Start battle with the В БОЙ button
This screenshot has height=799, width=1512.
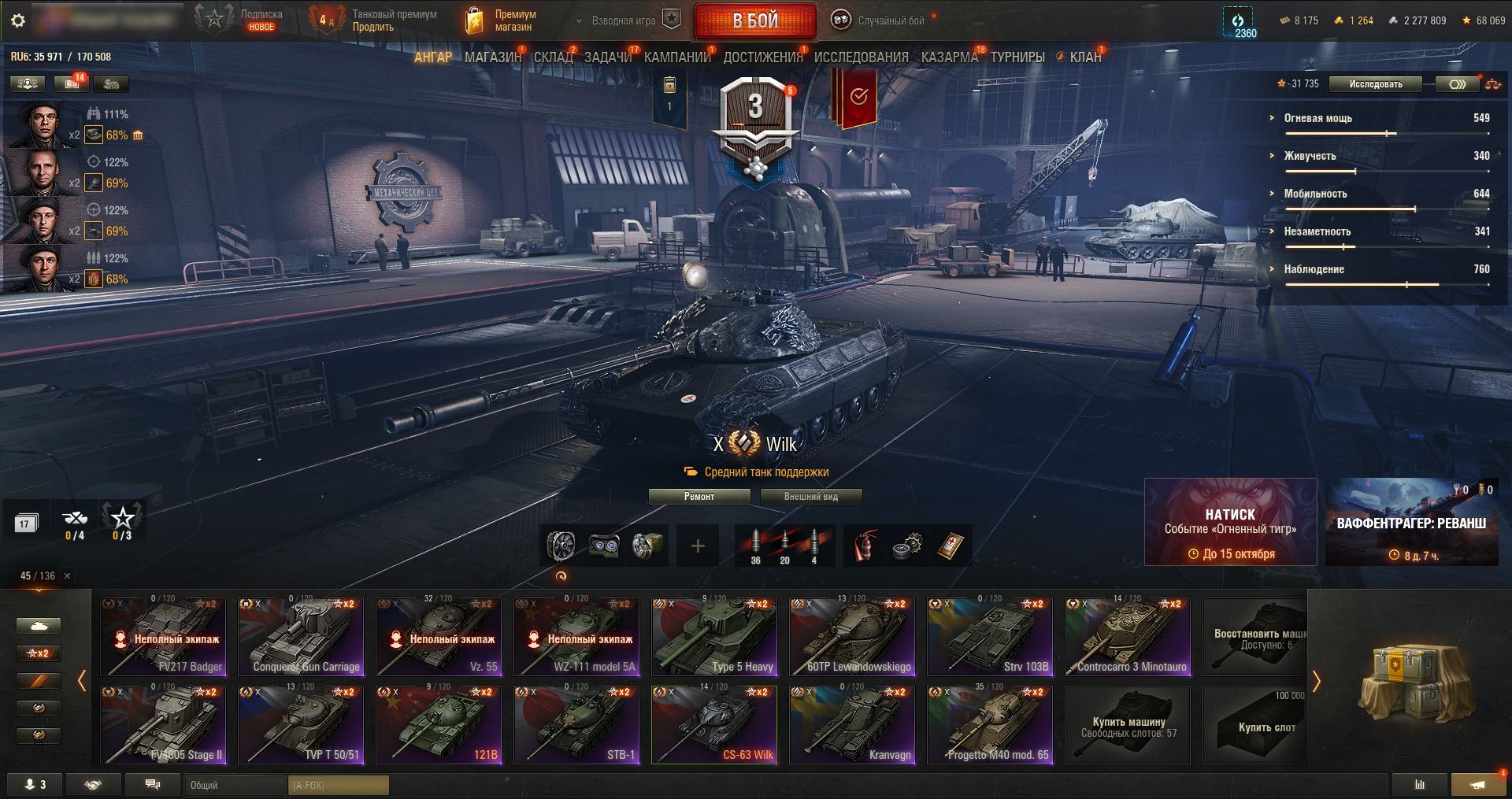click(755, 21)
